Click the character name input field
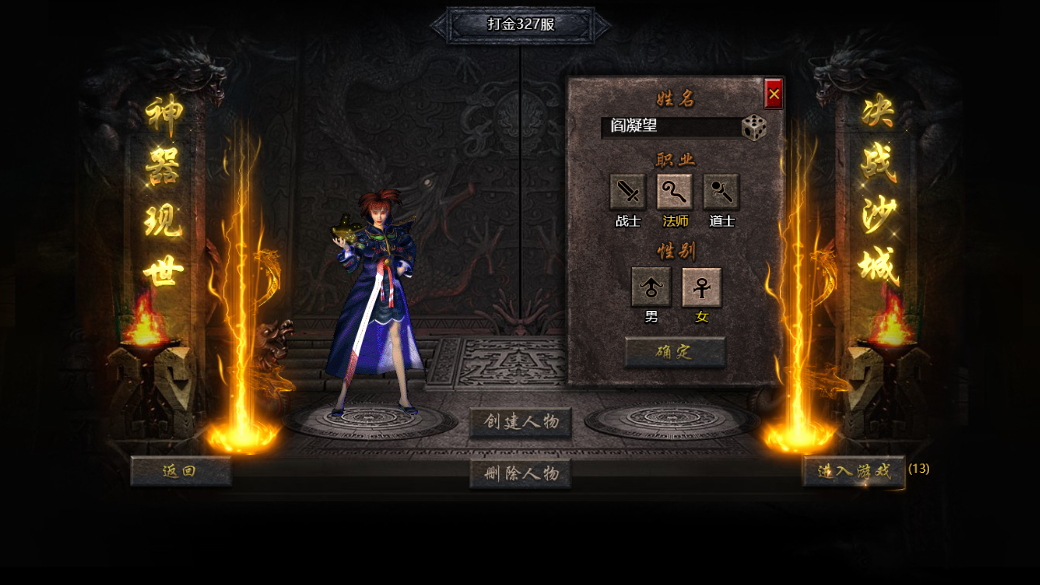 [669, 127]
